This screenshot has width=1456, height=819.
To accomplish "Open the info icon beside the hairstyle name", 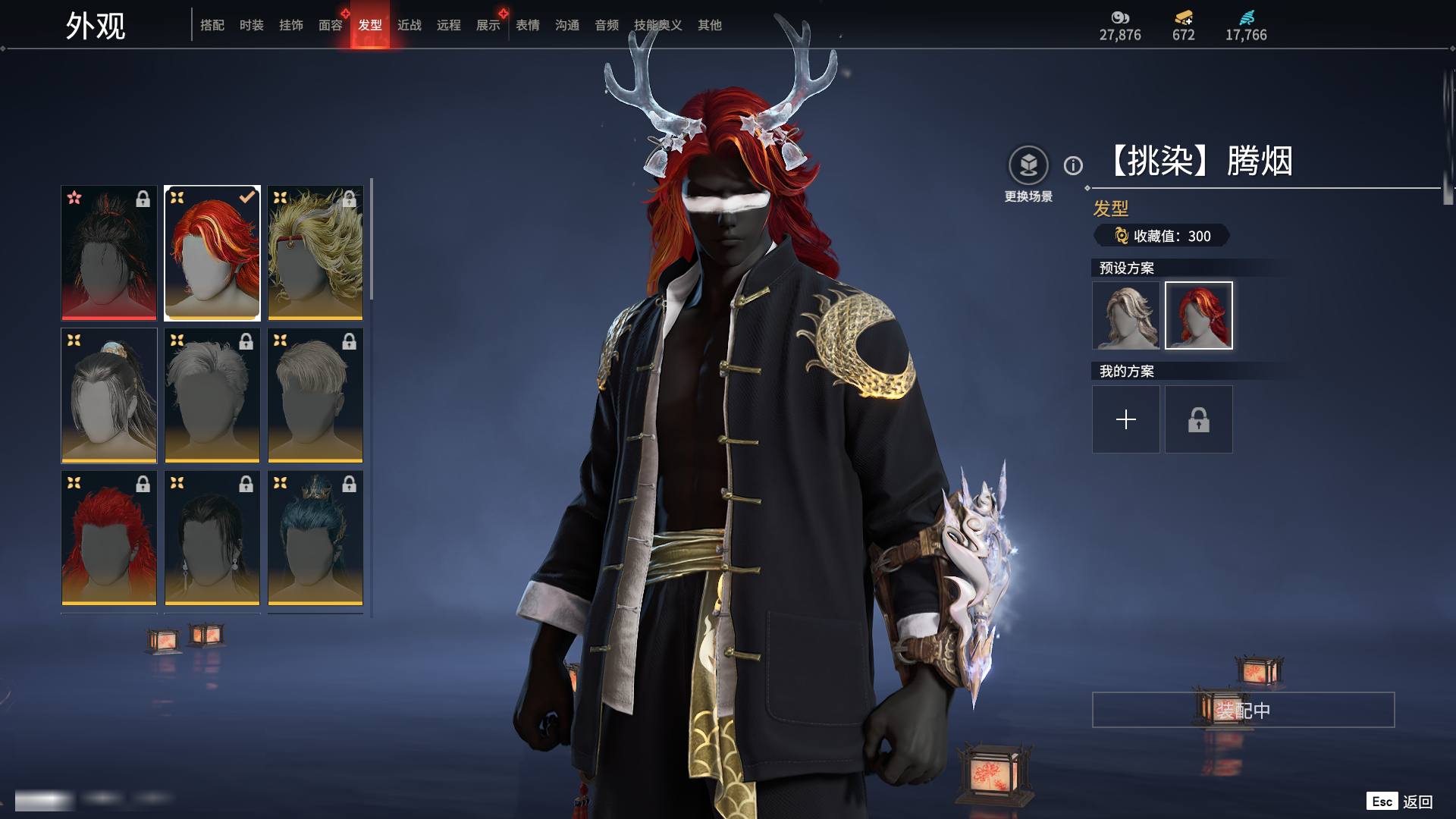I will [x=1073, y=165].
